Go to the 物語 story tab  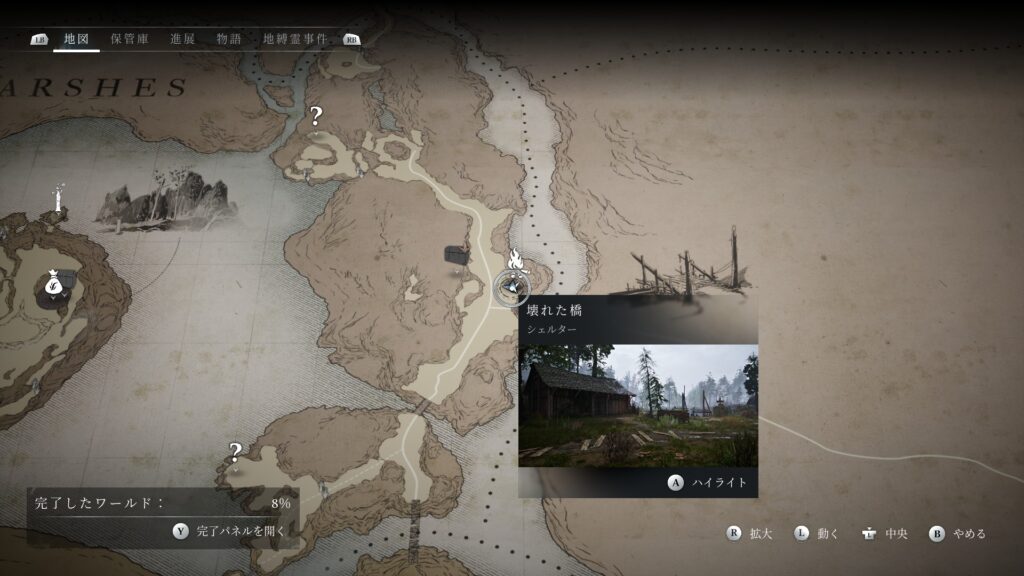(x=229, y=39)
